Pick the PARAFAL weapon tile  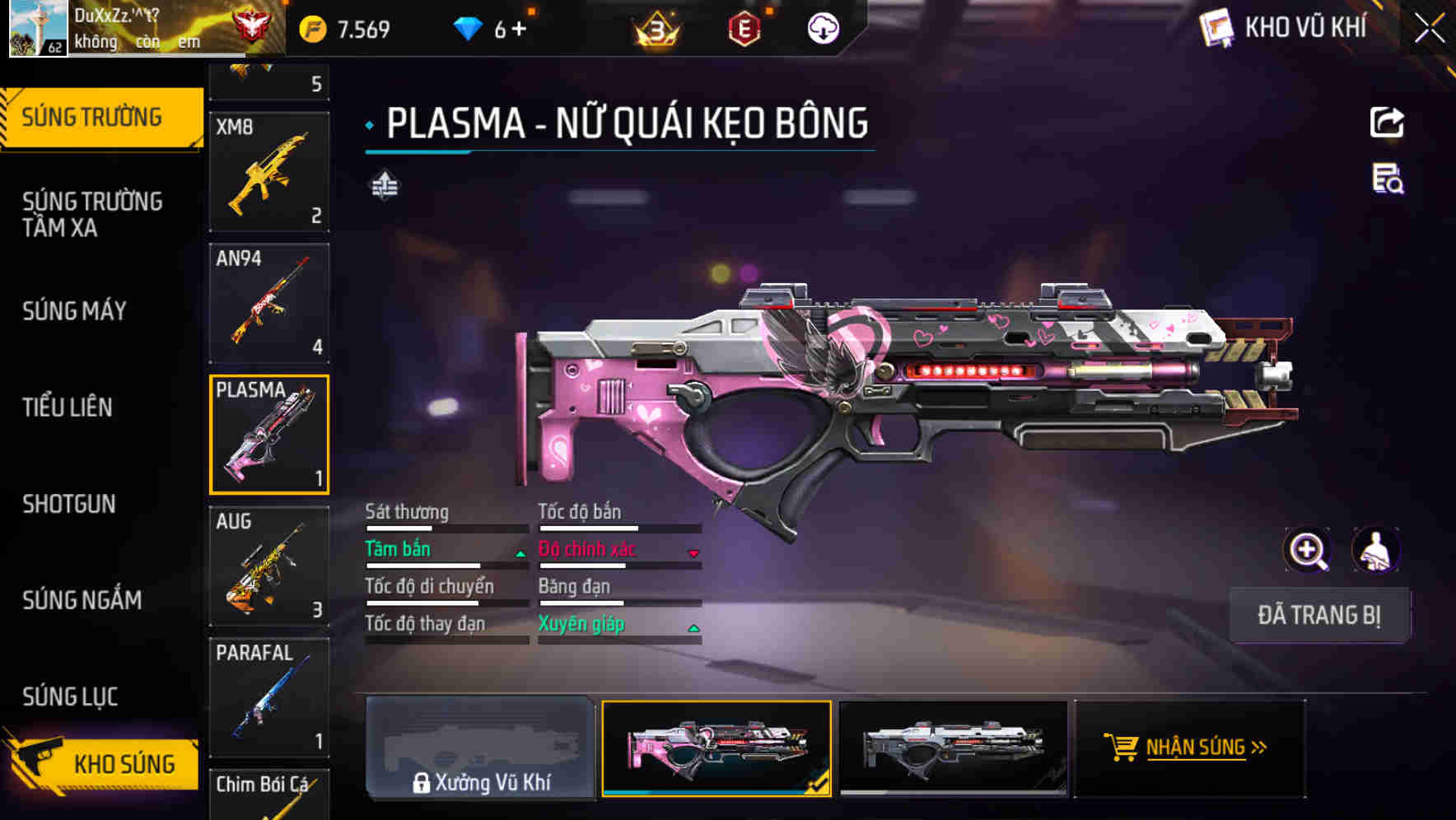(x=269, y=697)
